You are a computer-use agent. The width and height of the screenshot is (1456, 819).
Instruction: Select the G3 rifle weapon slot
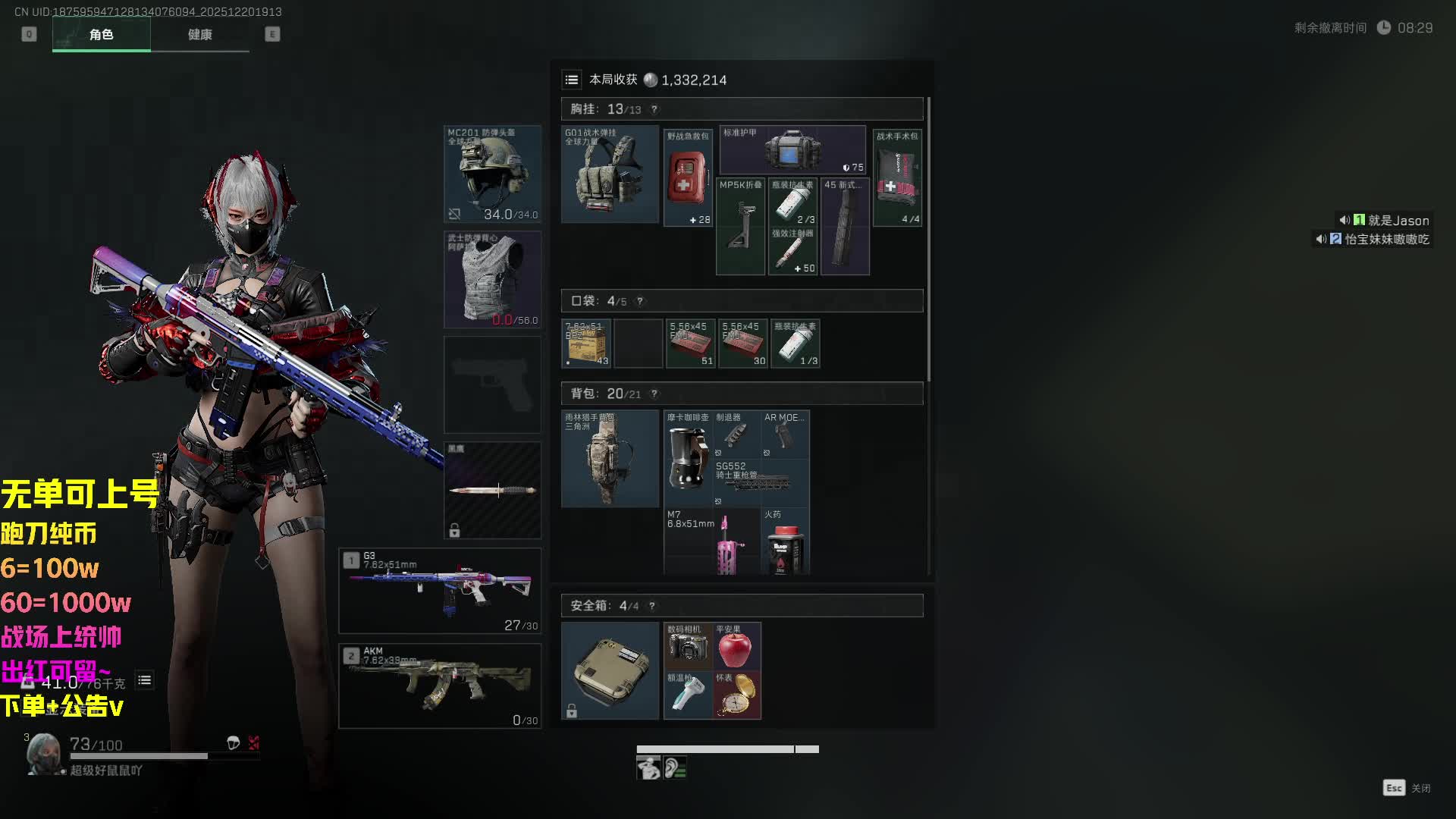click(440, 591)
